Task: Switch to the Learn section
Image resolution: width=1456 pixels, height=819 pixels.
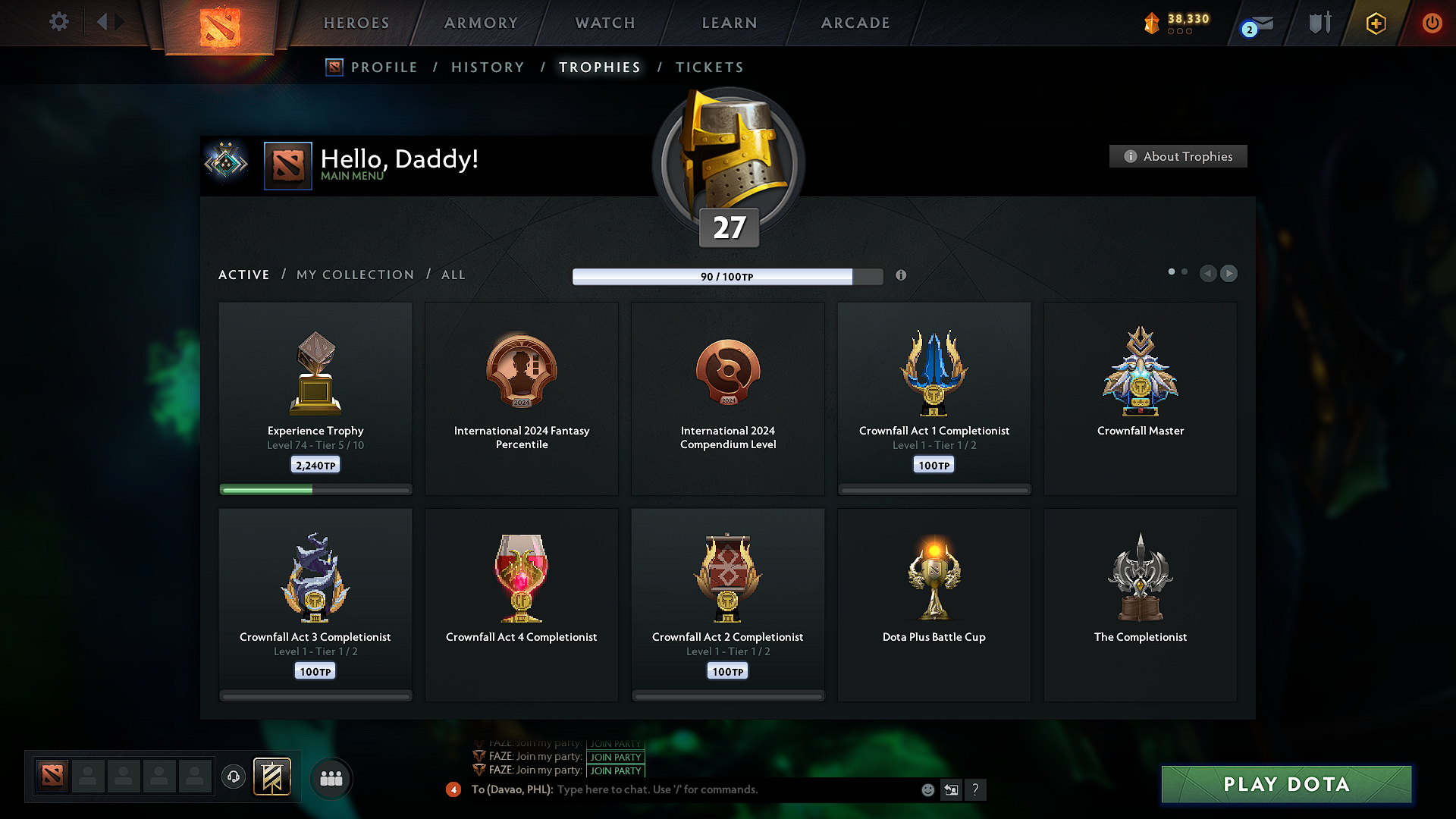Action: click(x=730, y=24)
